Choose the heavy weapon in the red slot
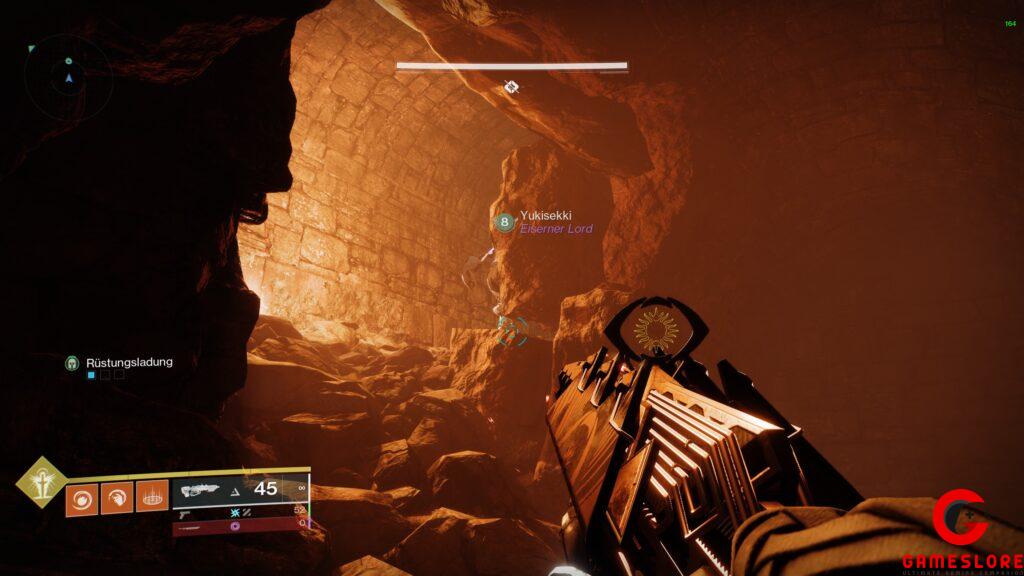 (x=240, y=525)
